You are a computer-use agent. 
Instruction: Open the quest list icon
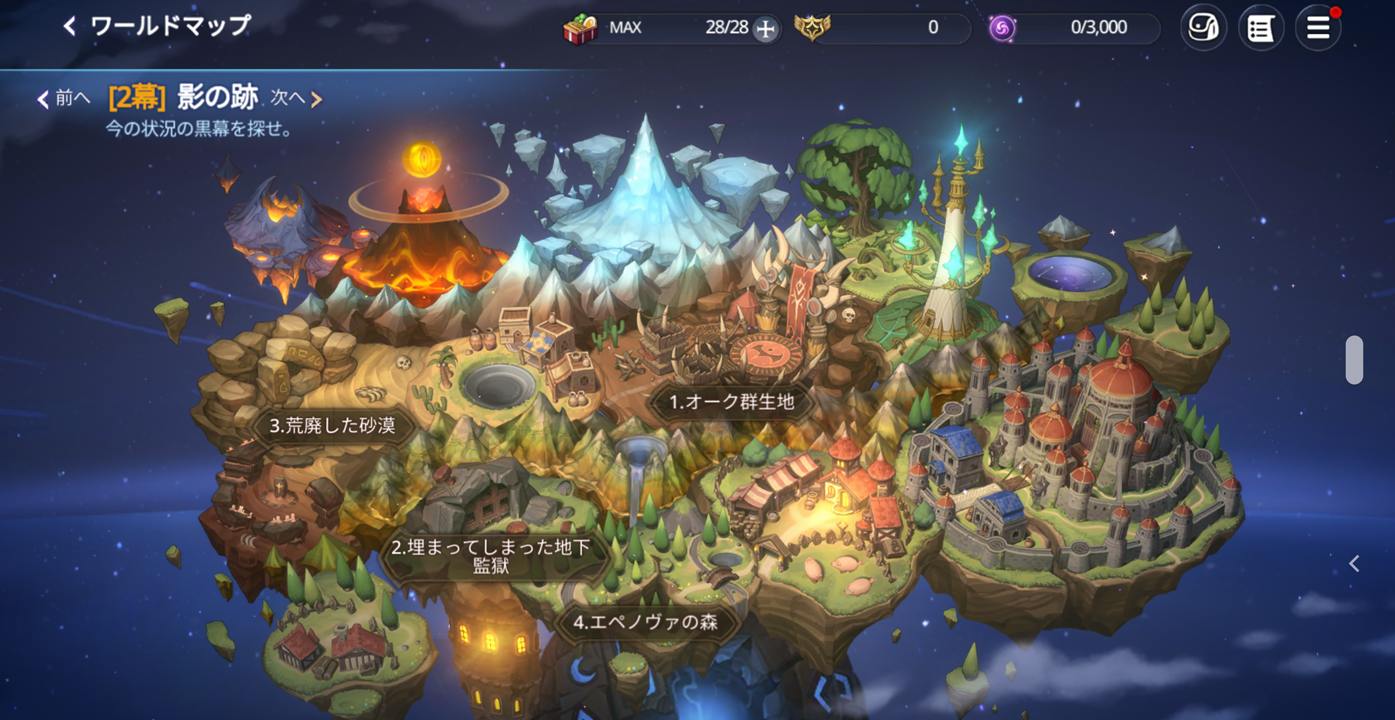coord(1261,28)
